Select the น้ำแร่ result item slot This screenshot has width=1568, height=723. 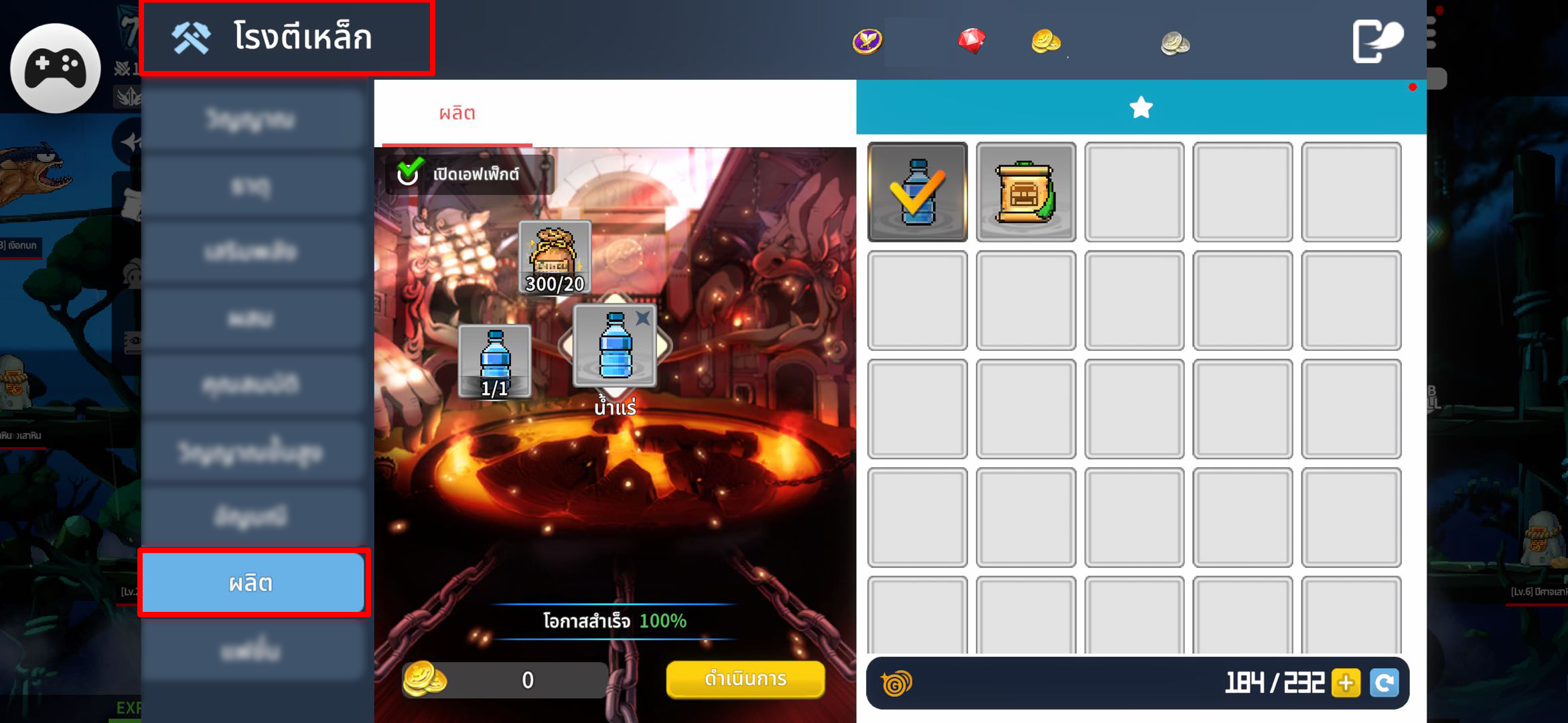[x=615, y=346]
